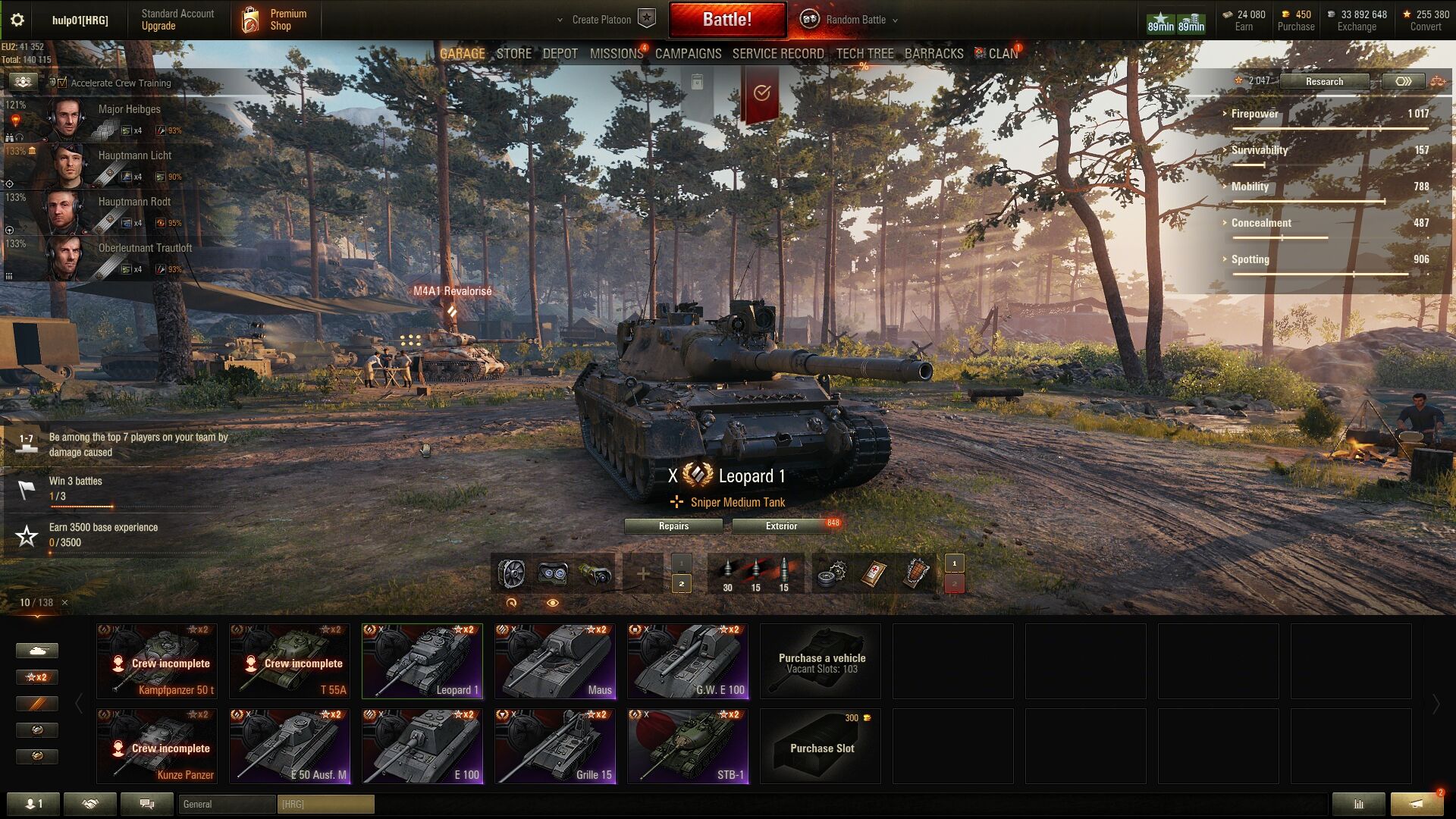Screen dimensions: 1456x819
Task: Open the Barracks tab
Action: pos(934,54)
